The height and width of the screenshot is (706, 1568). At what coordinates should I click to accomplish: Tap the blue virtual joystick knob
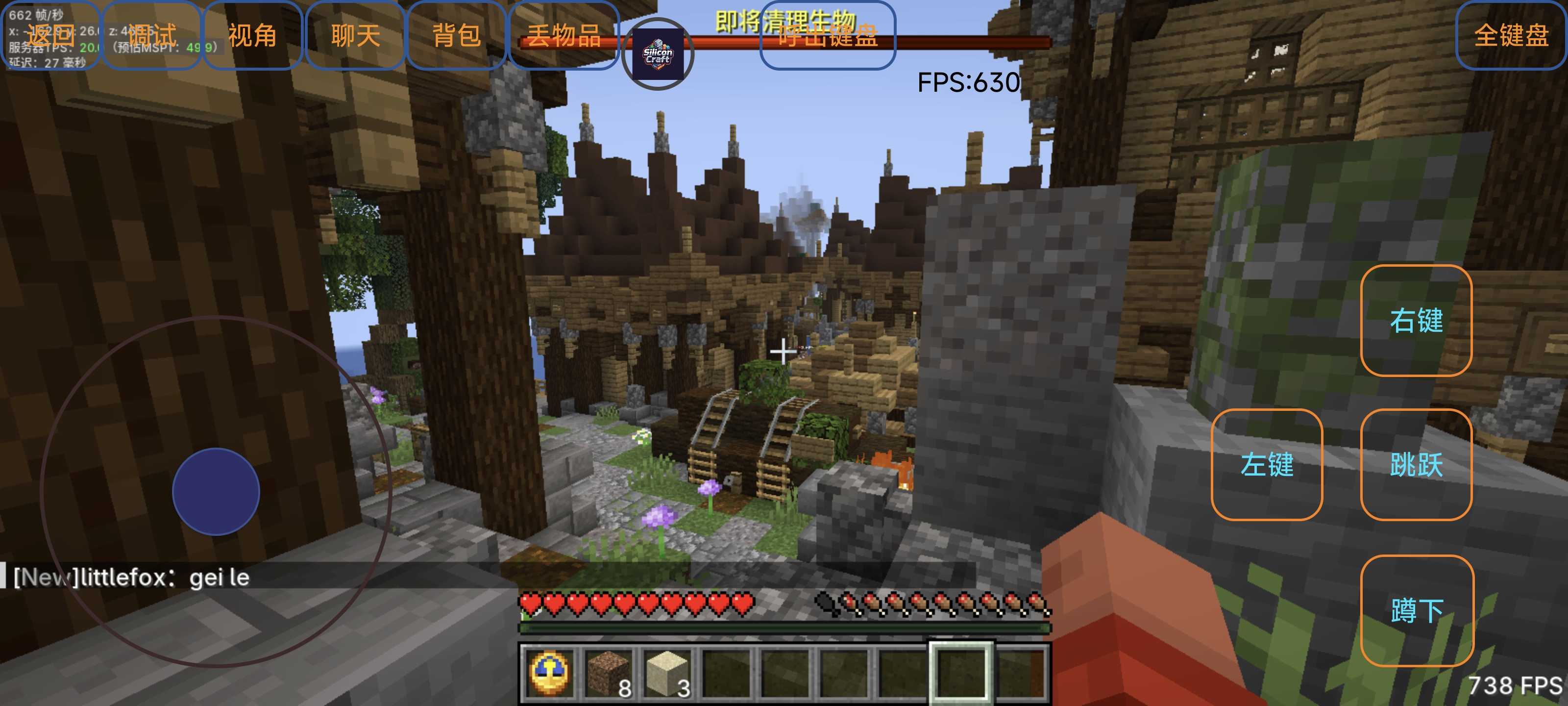point(216,492)
